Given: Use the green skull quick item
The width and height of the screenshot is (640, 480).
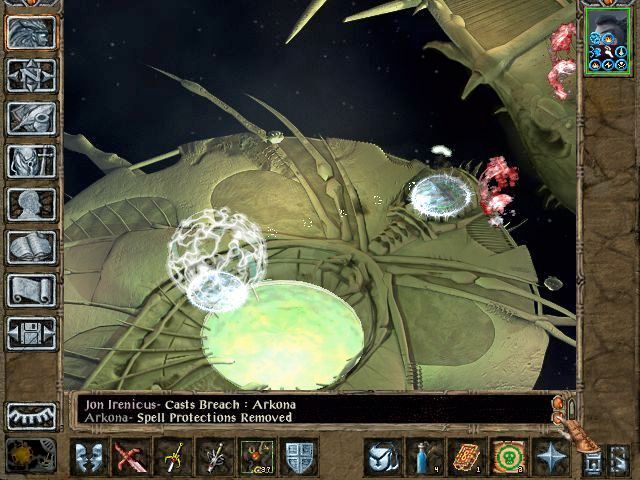Looking at the screenshot, I should 509,457.
